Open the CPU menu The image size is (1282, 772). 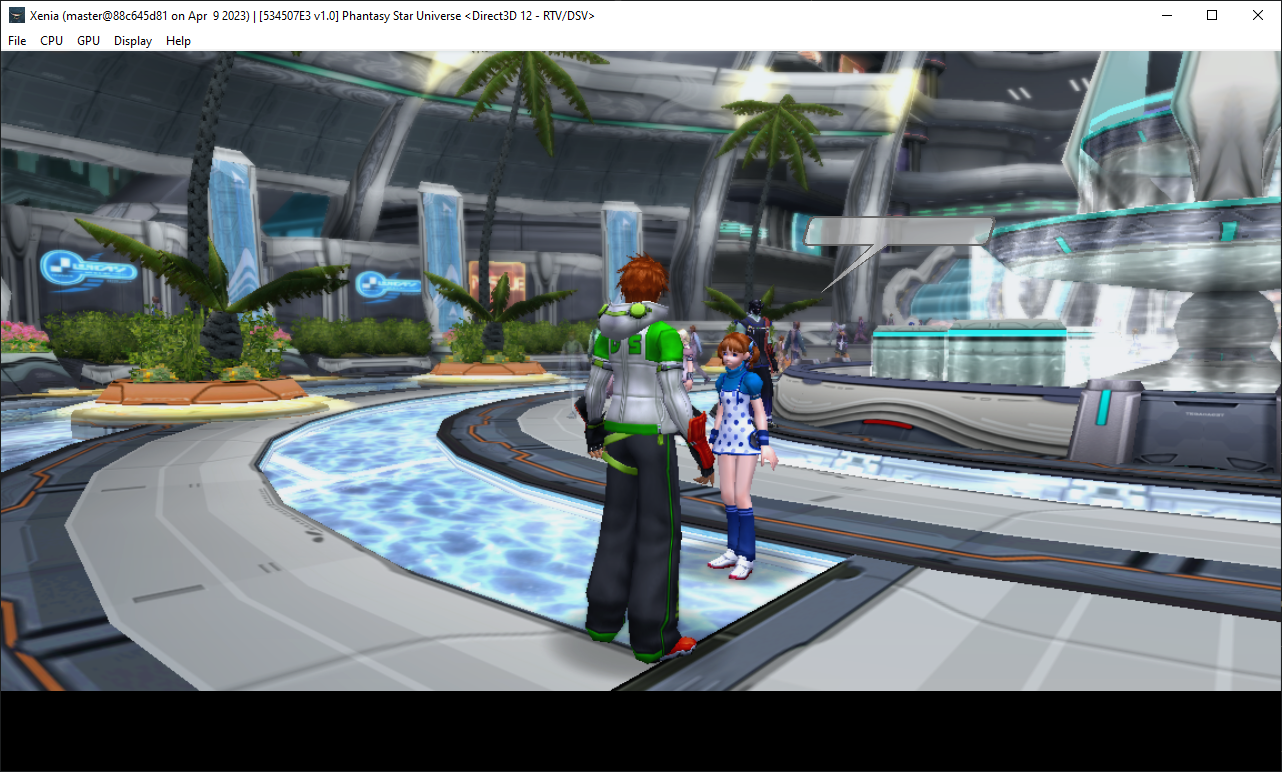[51, 41]
